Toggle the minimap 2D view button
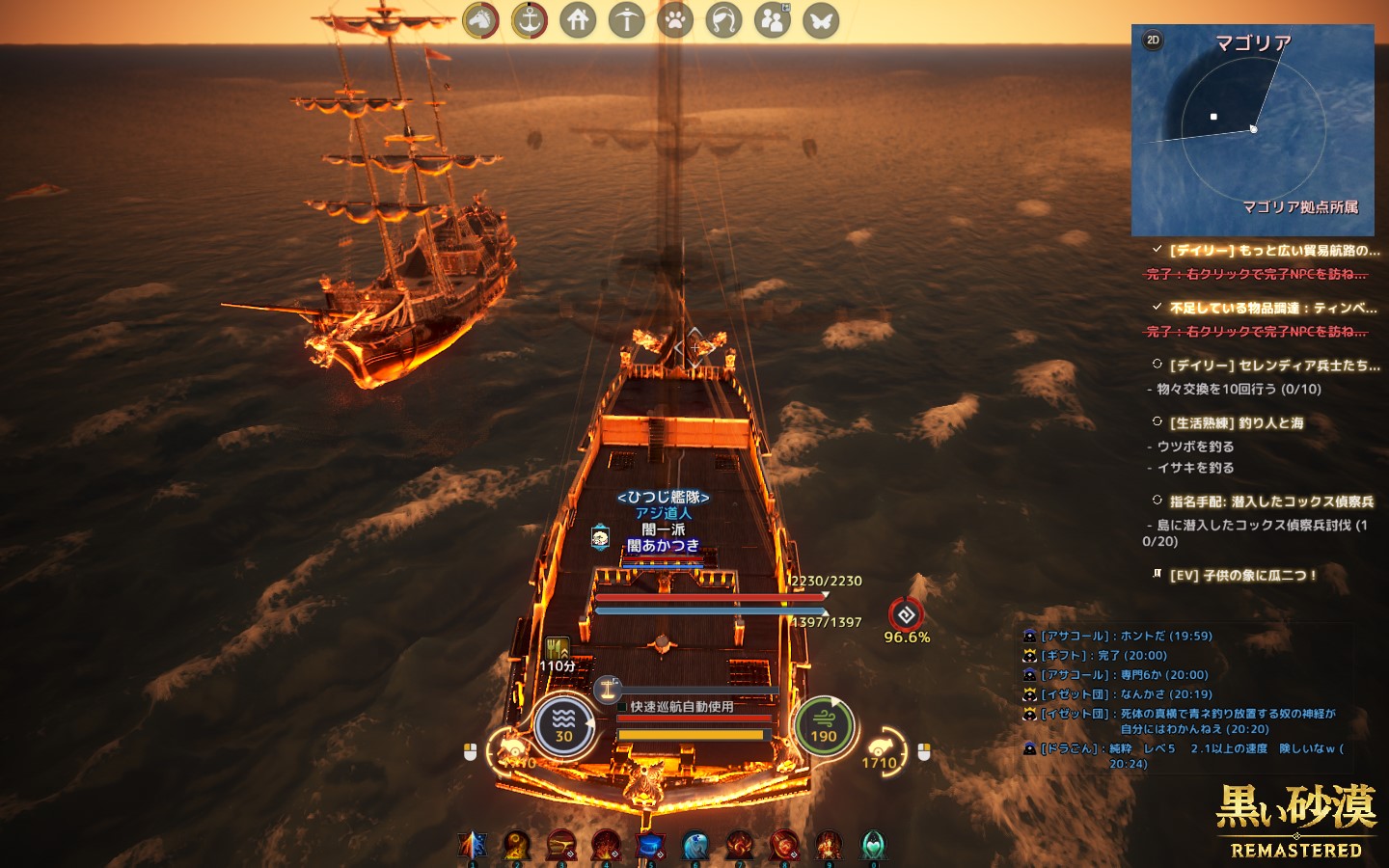The width and height of the screenshot is (1389, 868). click(1153, 41)
